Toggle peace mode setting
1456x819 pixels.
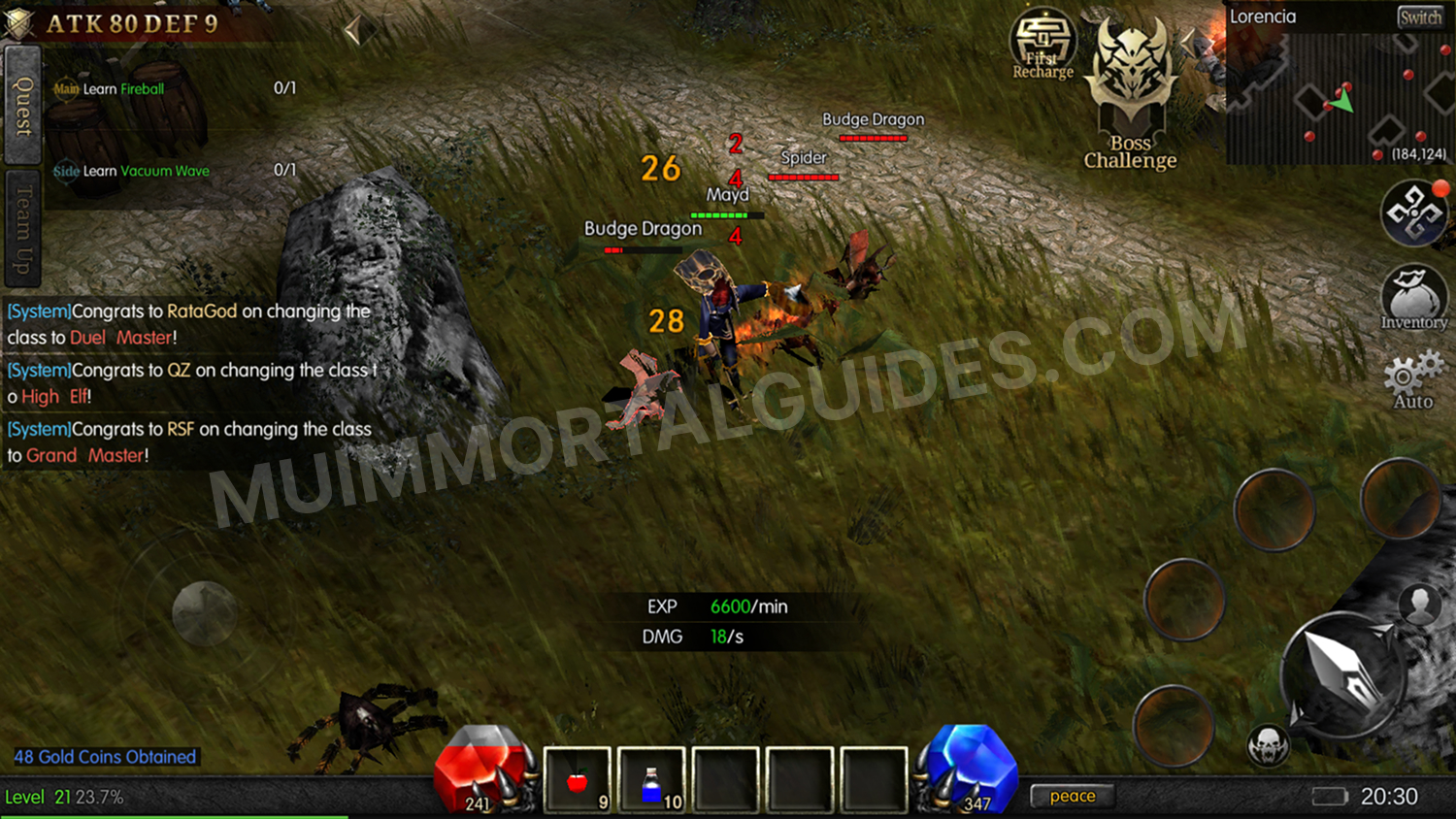pyautogui.click(x=1072, y=795)
